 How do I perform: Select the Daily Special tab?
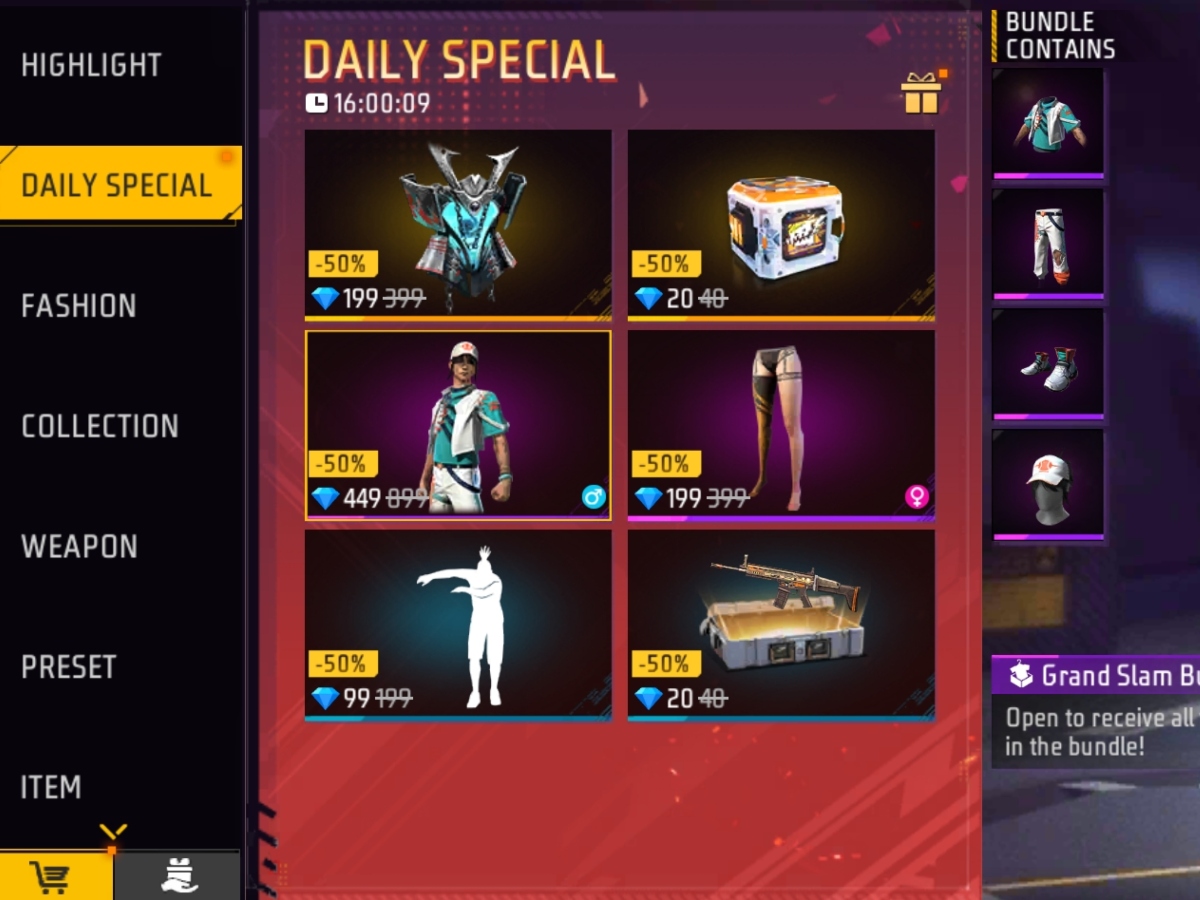(117, 185)
